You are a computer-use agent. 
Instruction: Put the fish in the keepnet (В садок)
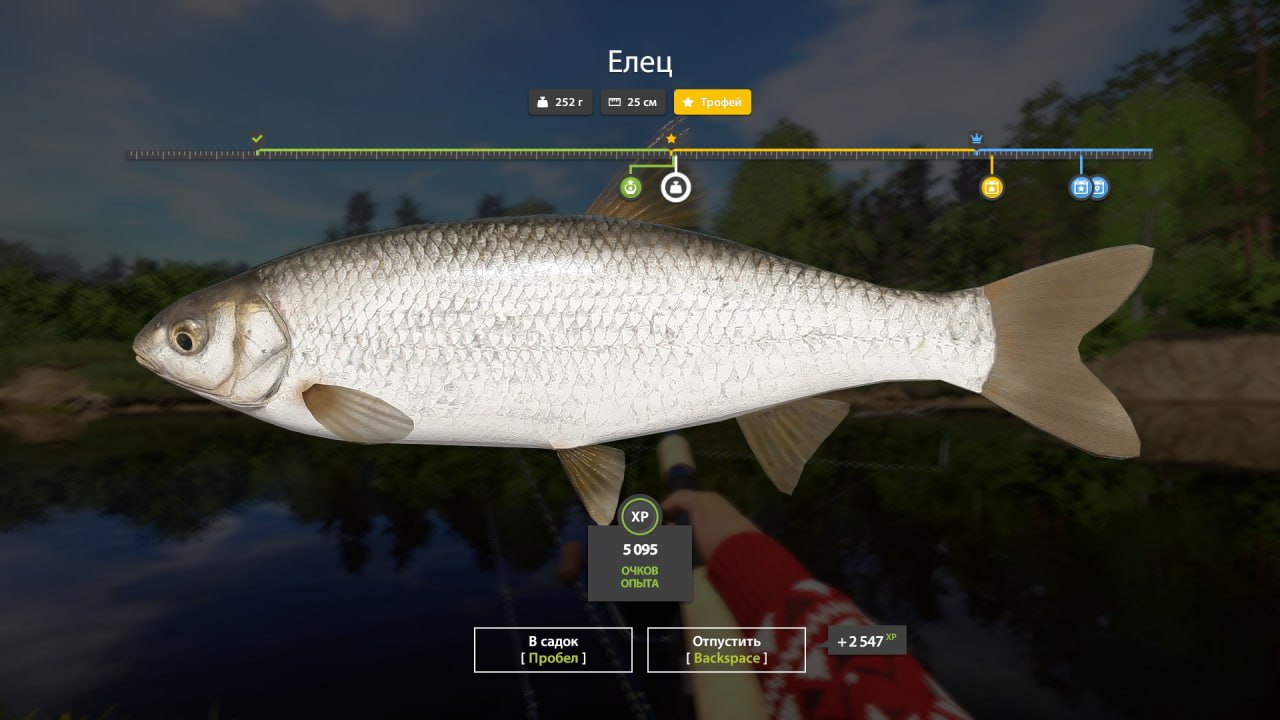553,649
